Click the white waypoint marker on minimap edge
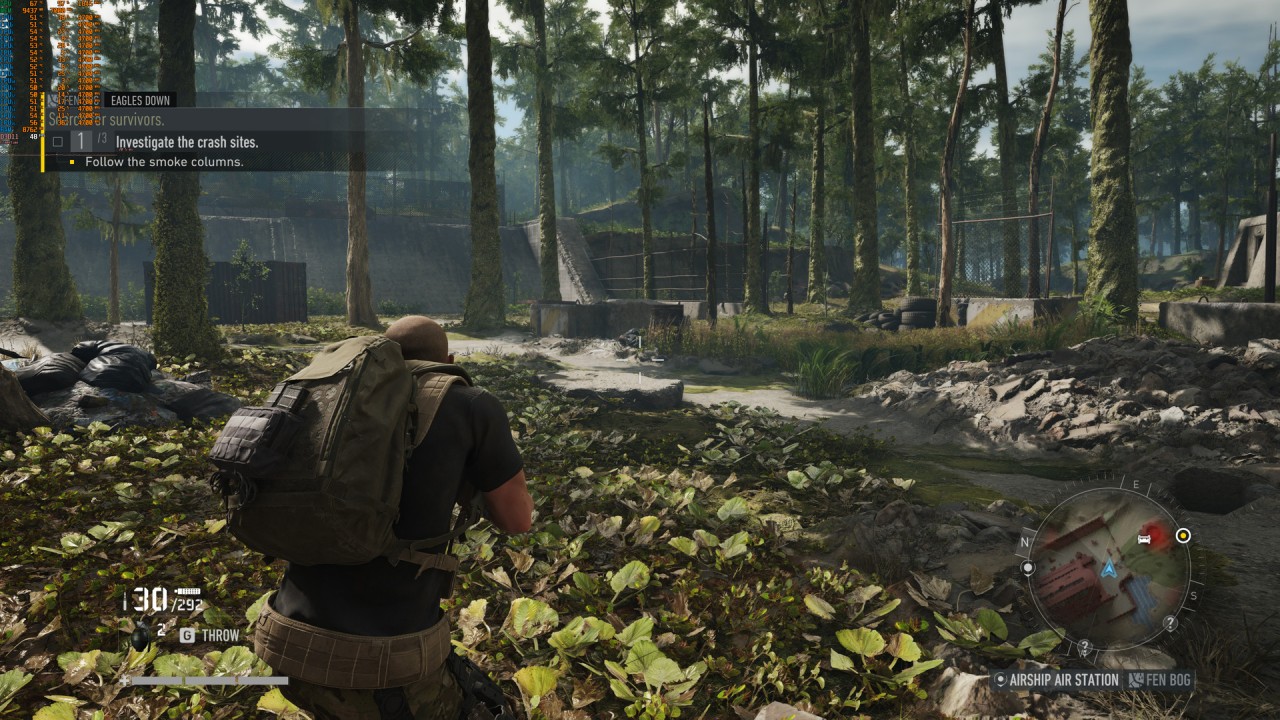This screenshot has height=720, width=1280. pyautogui.click(x=1028, y=568)
